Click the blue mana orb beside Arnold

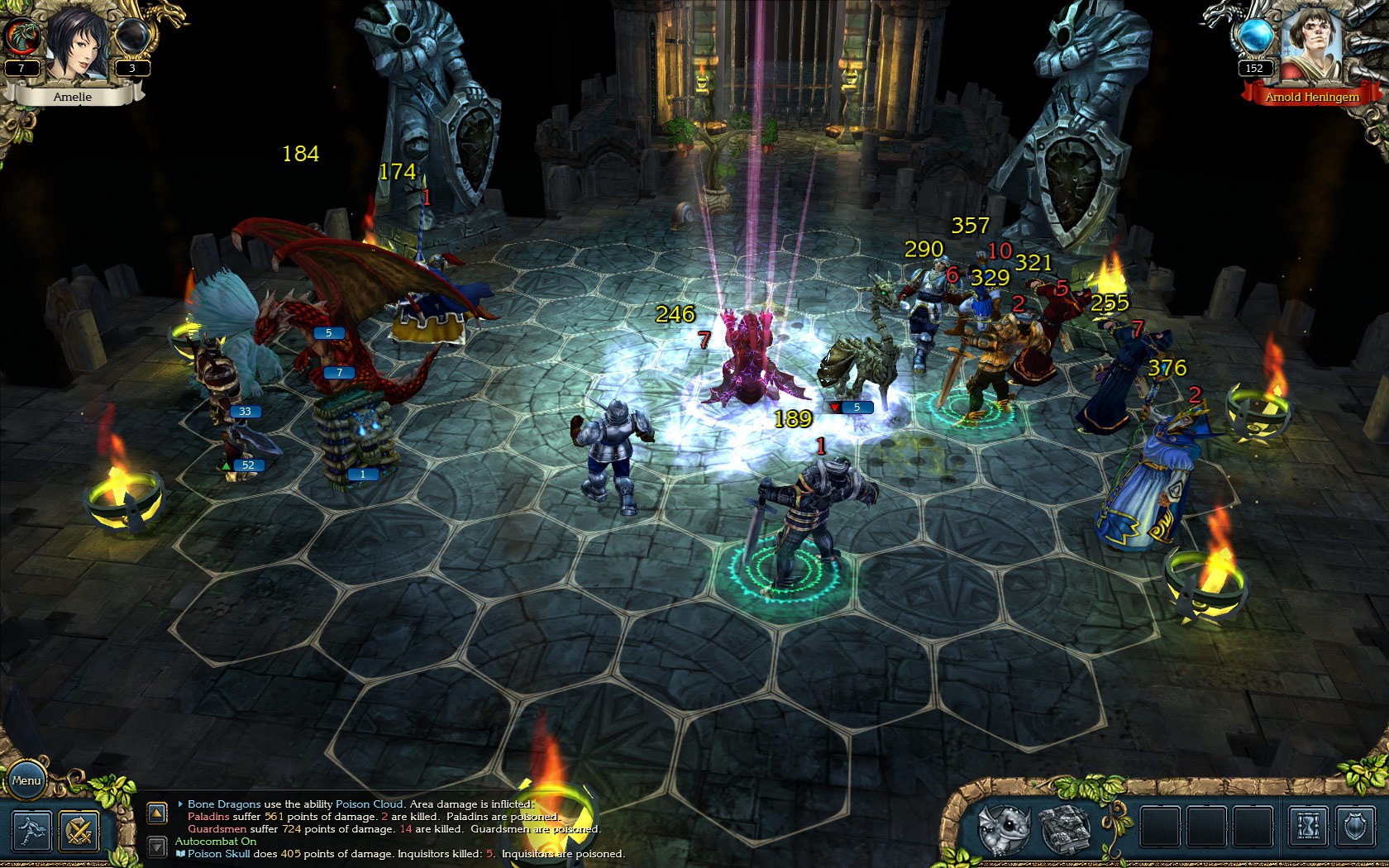click(1254, 36)
